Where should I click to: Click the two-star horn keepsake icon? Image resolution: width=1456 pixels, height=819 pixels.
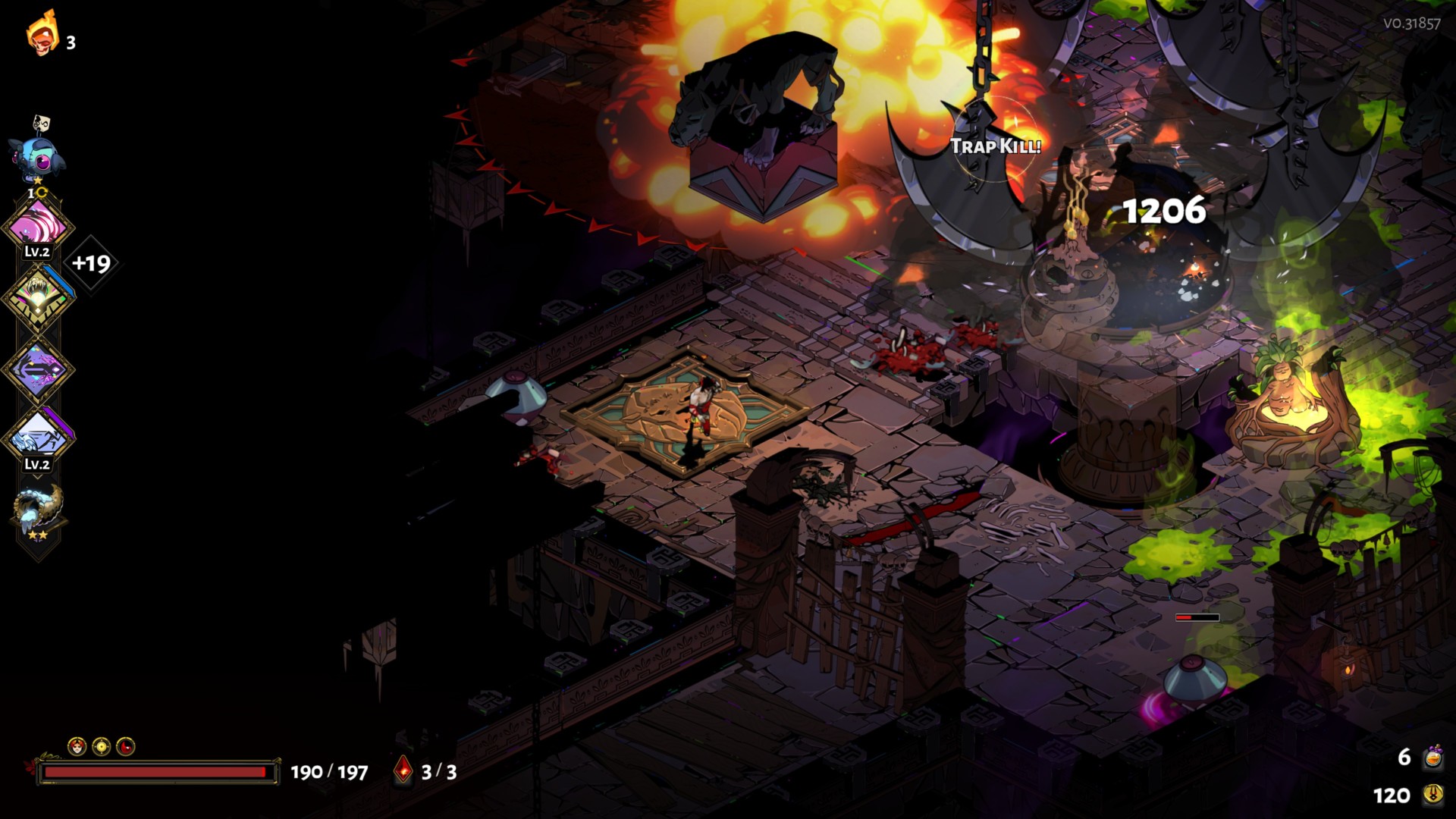pyautogui.click(x=38, y=510)
